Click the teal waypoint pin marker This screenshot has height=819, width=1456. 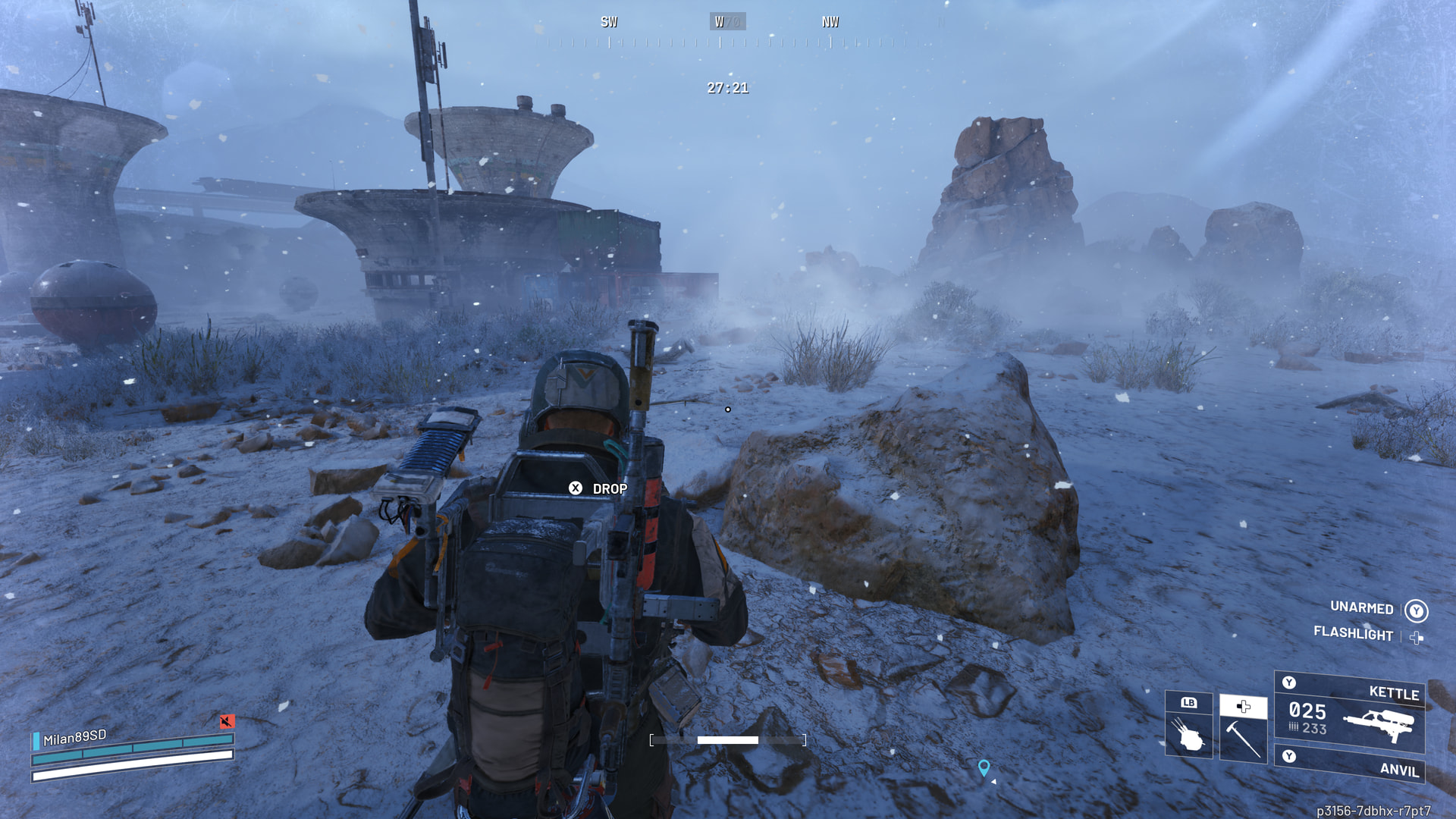tap(984, 768)
